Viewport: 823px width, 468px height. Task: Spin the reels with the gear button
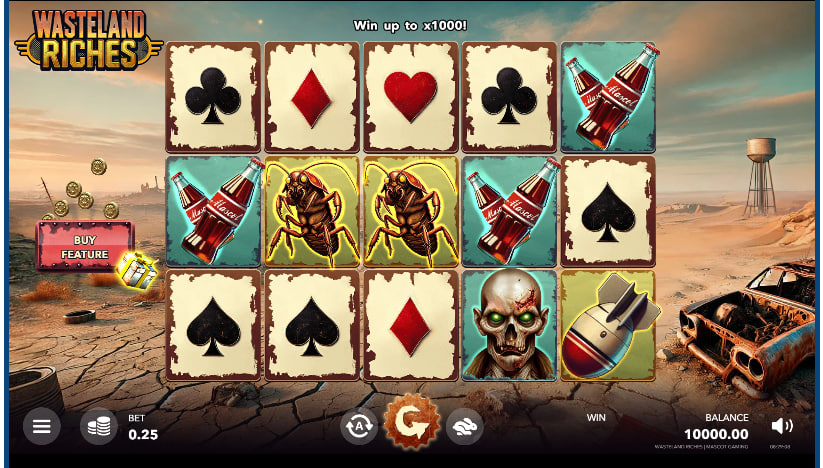[411, 423]
